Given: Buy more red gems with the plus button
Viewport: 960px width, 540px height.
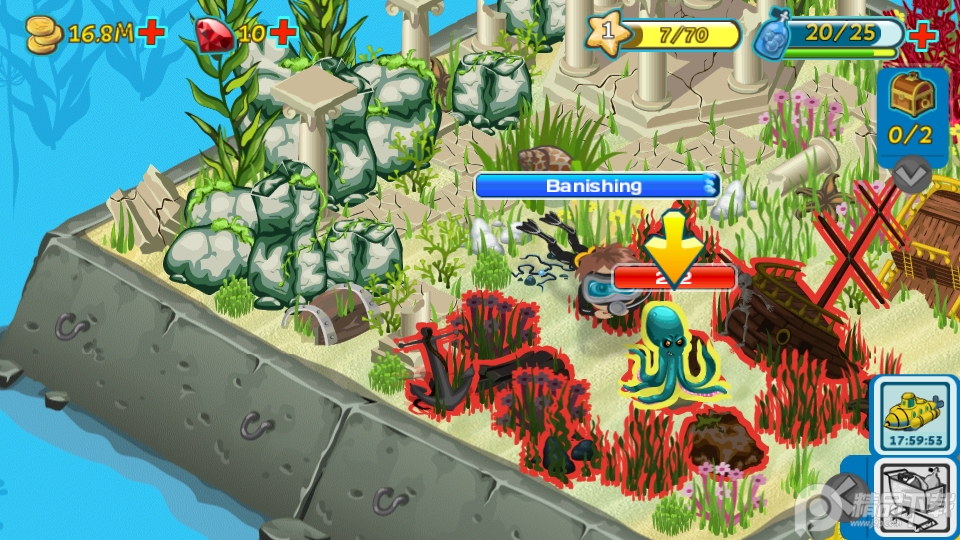Looking at the screenshot, I should click(284, 33).
